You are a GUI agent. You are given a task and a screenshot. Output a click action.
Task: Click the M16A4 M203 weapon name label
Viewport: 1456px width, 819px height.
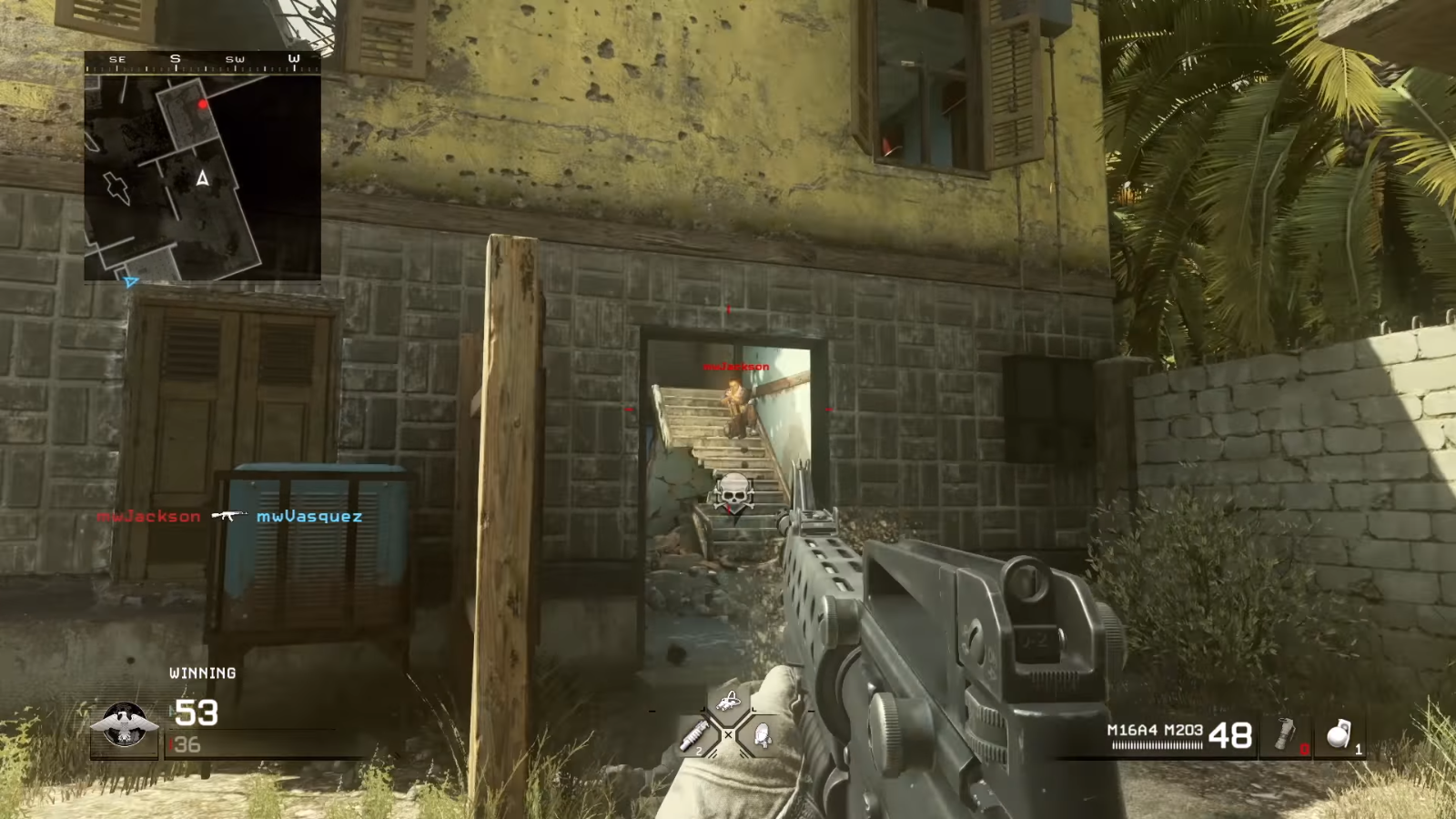(1155, 730)
